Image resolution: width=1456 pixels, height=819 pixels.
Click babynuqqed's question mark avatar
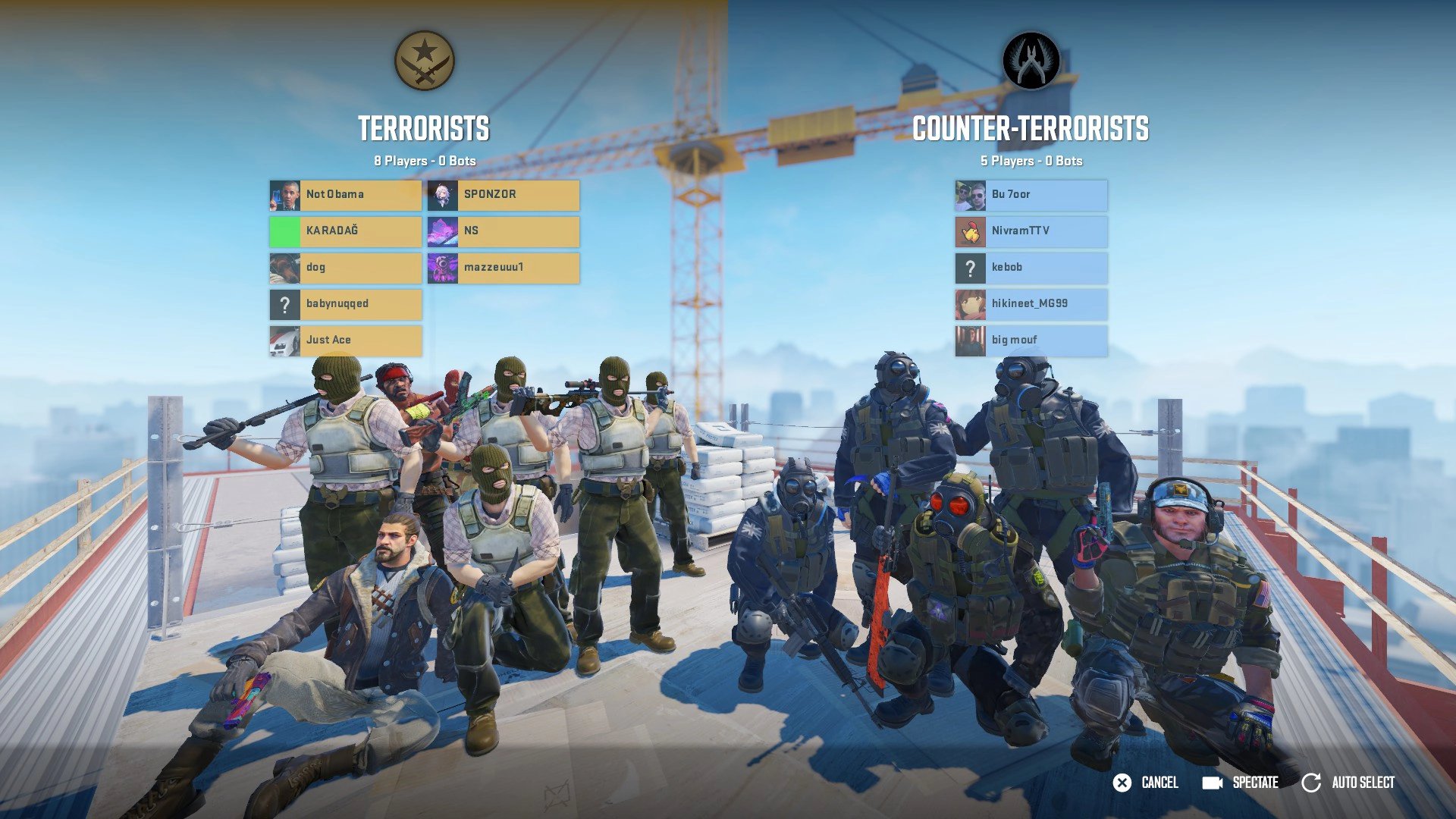[284, 303]
